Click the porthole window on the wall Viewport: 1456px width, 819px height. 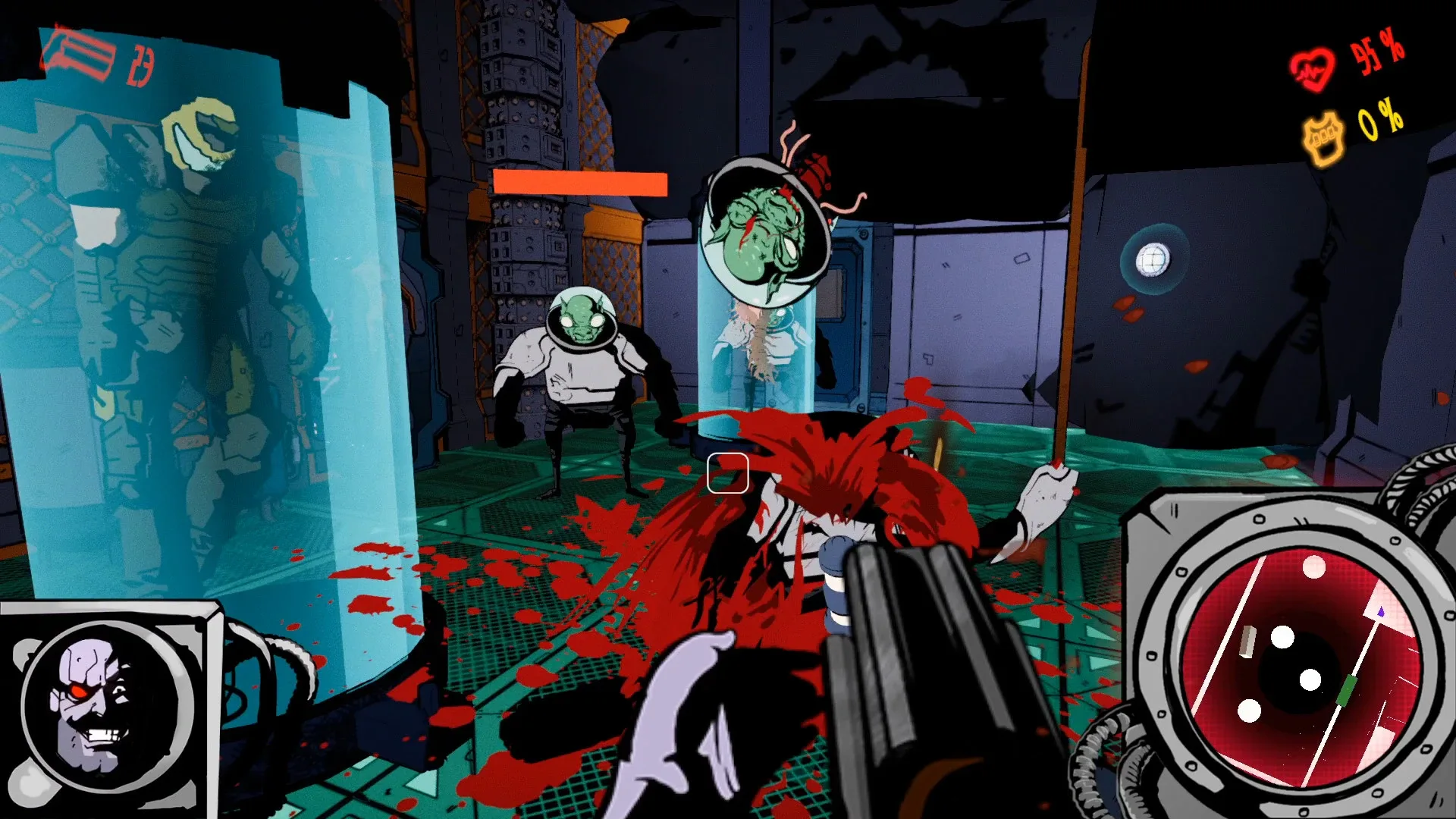point(1153,258)
